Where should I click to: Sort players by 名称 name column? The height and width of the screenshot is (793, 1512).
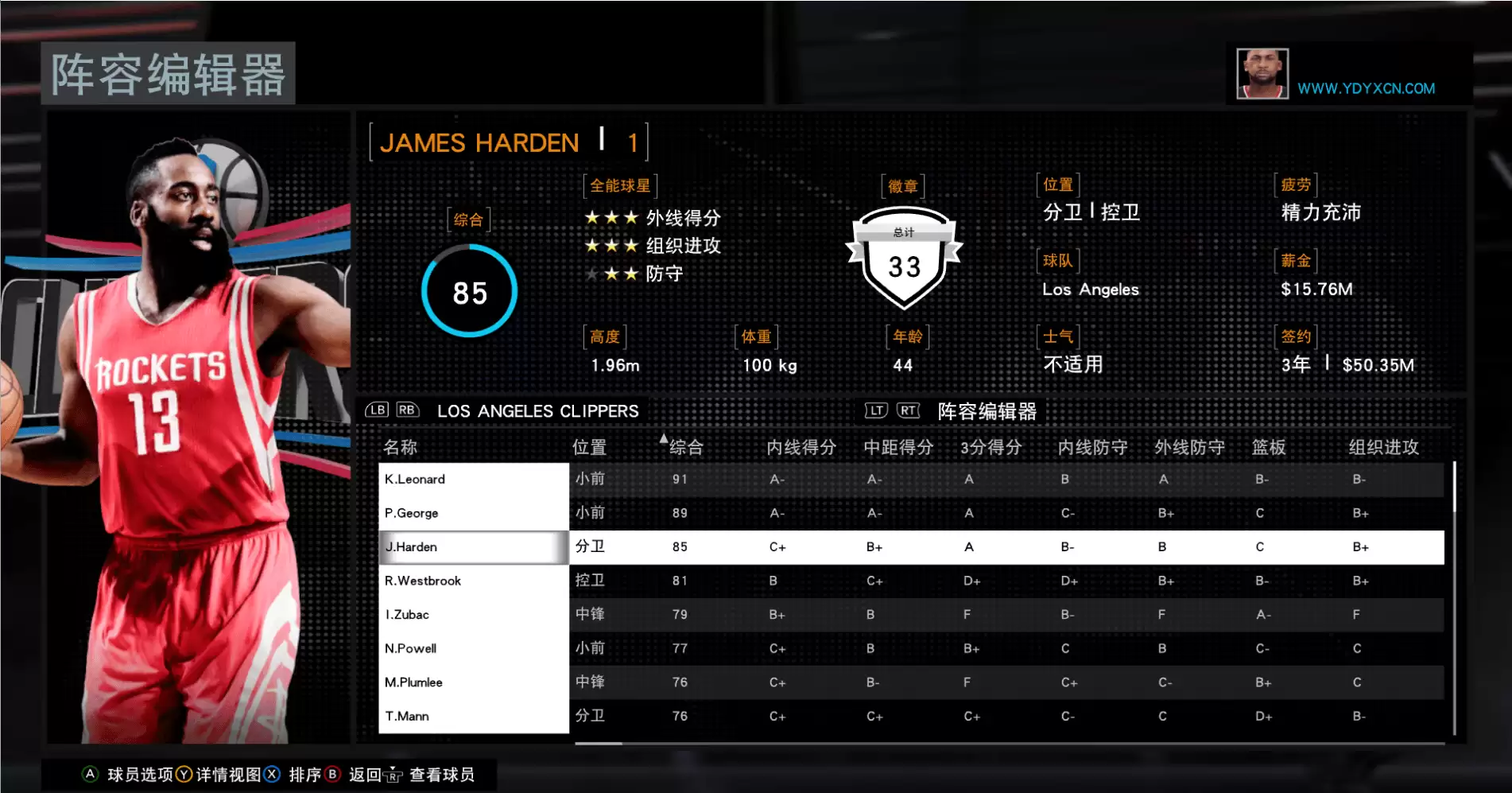tap(400, 447)
